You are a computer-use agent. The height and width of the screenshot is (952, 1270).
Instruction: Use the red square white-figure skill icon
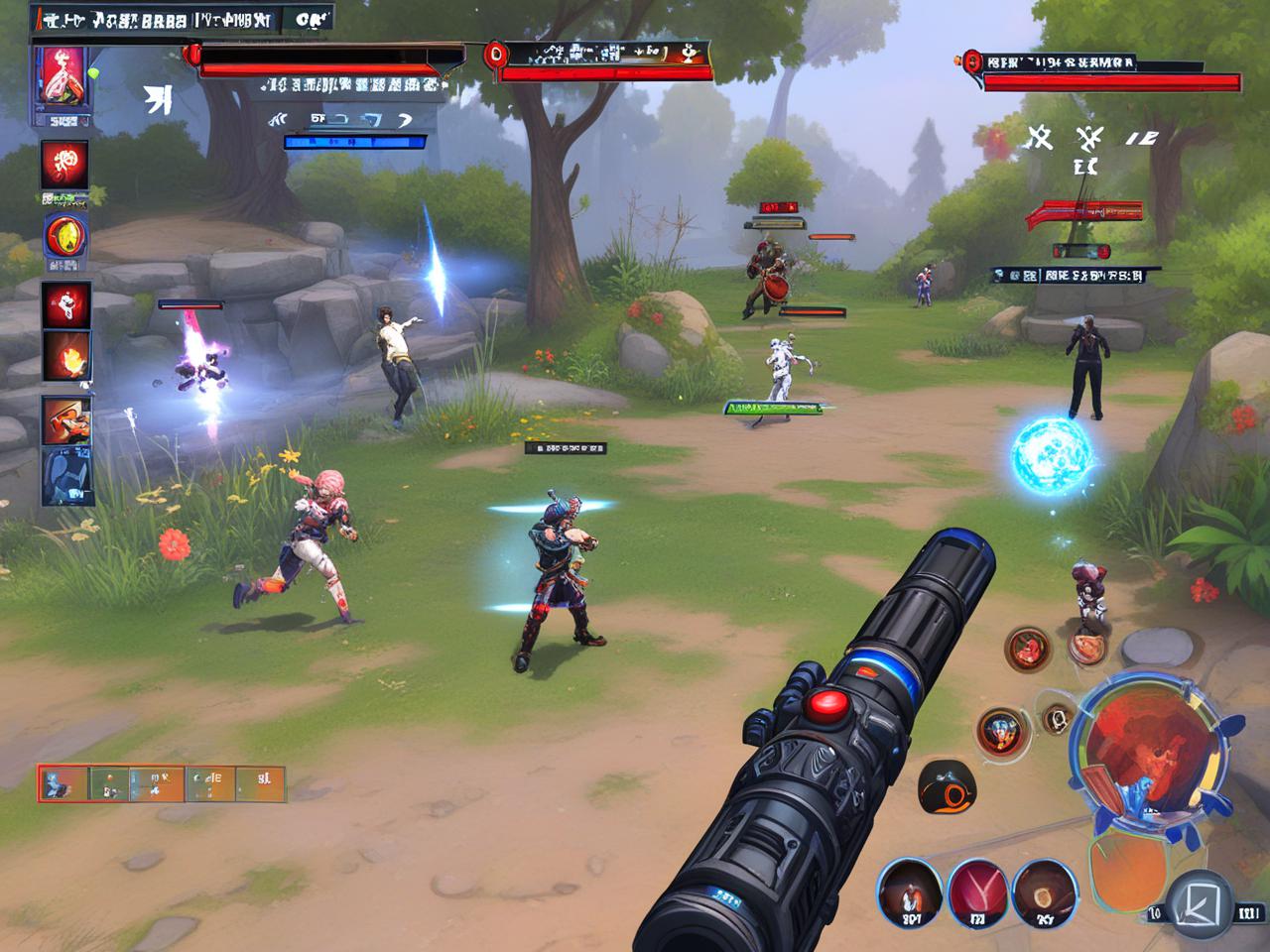[66, 304]
